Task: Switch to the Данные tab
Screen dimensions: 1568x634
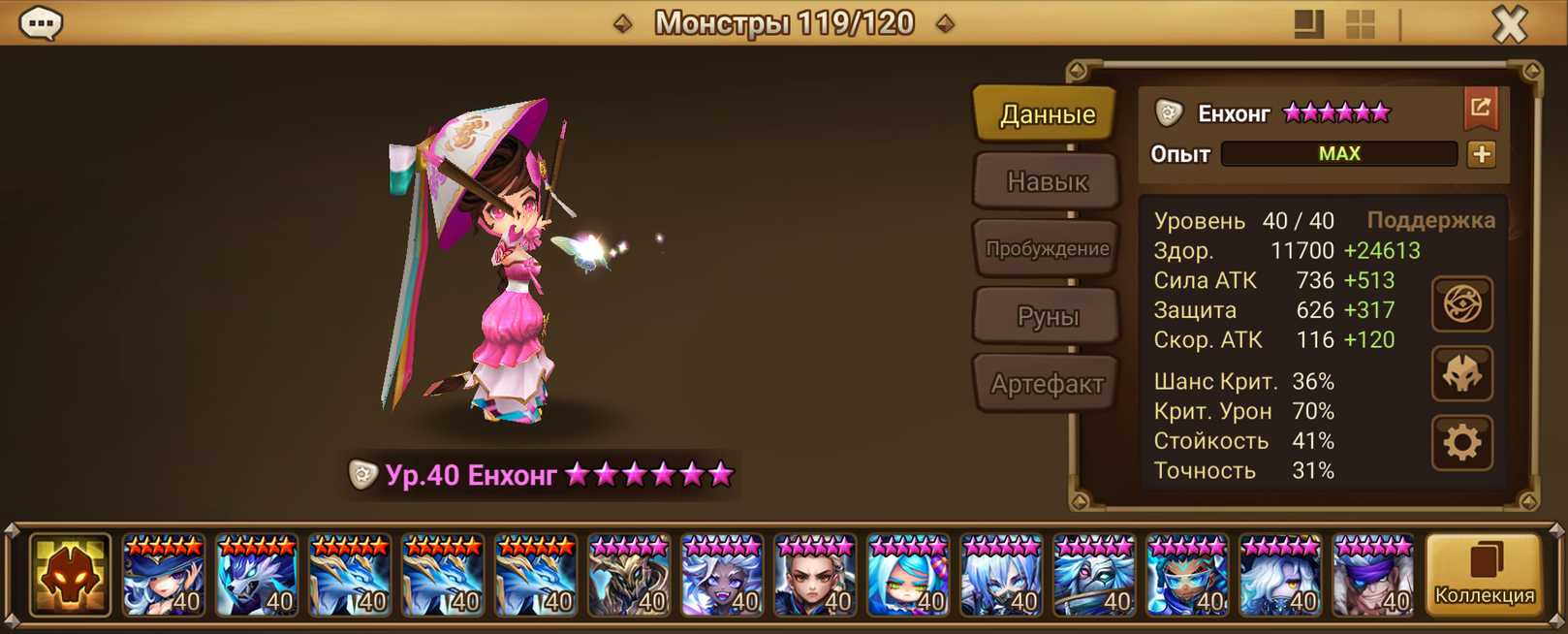Action: click(1047, 114)
